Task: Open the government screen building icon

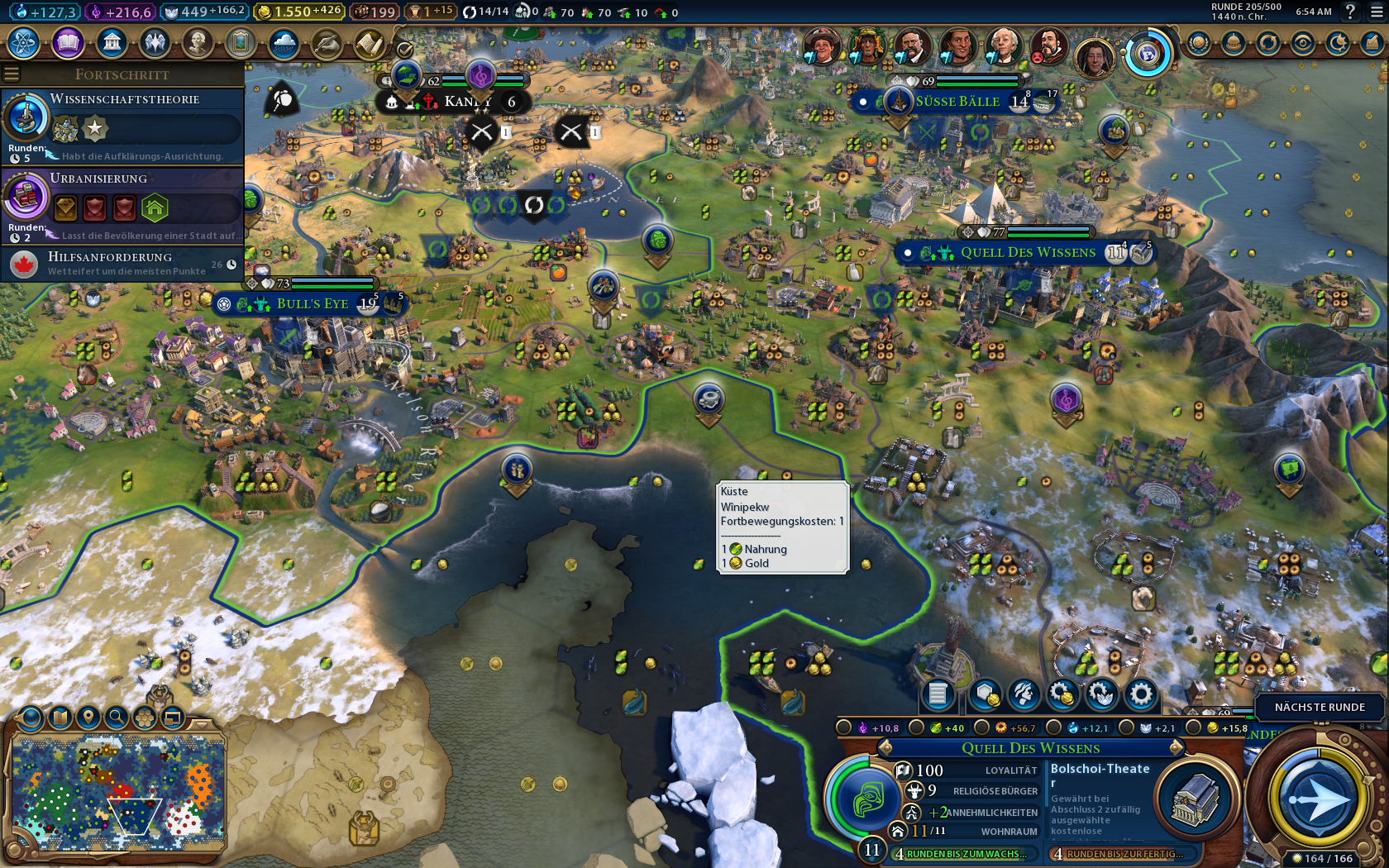Action: pyautogui.click(x=112, y=42)
